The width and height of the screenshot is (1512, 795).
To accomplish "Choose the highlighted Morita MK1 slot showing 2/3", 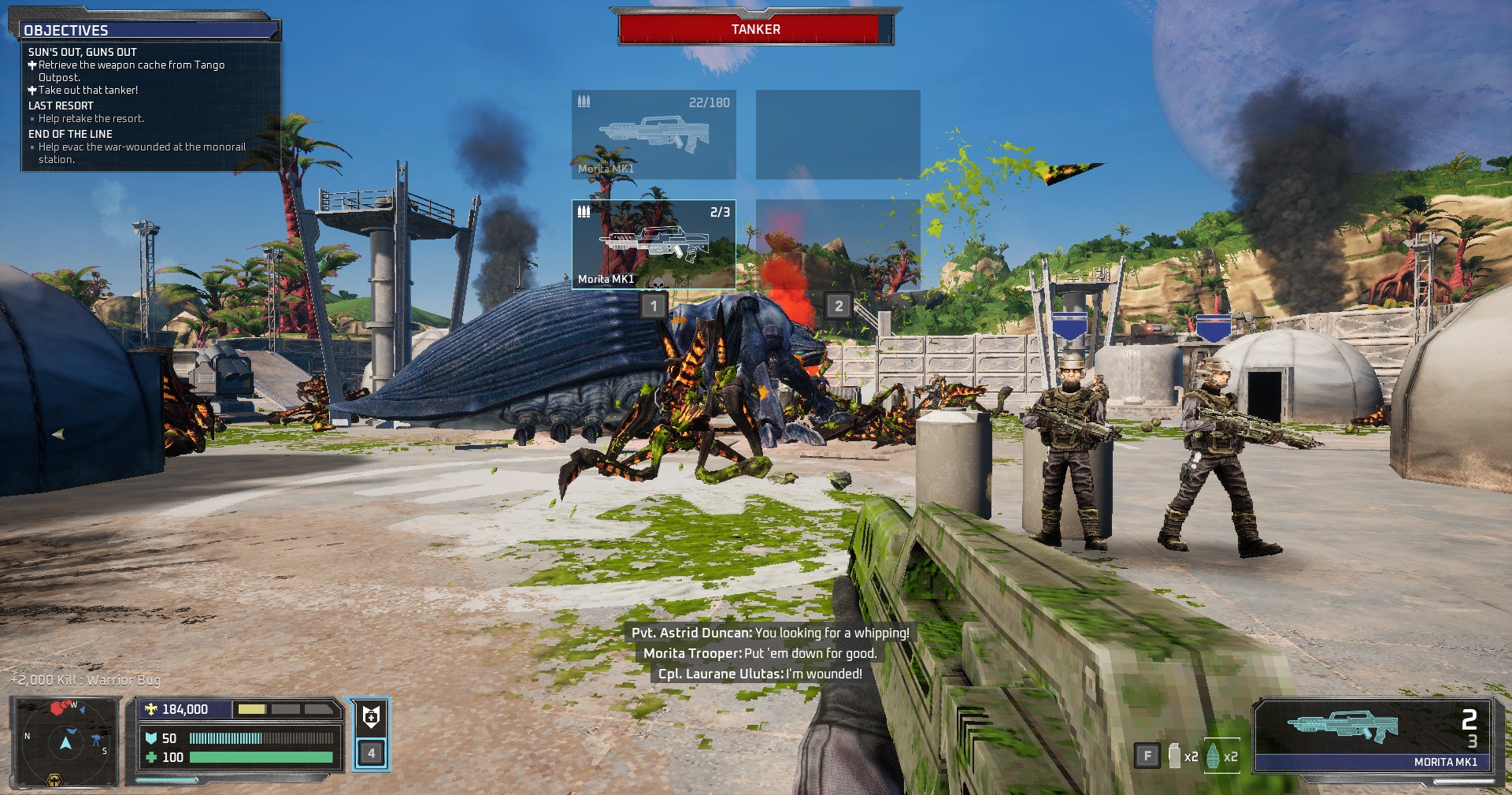I will pos(654,244).
